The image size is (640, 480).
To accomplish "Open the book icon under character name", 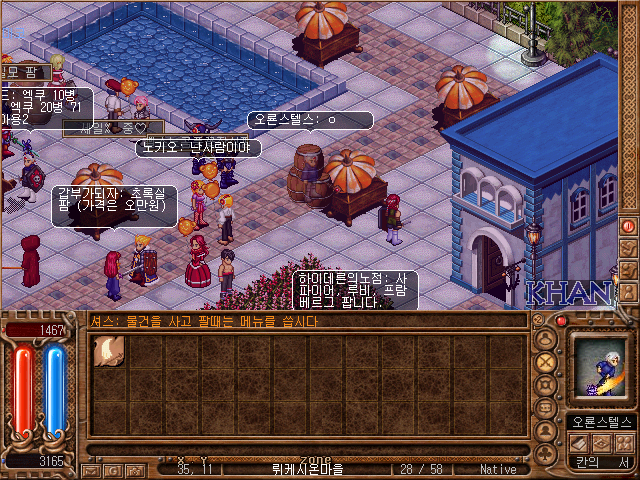I will pos(578,443).
